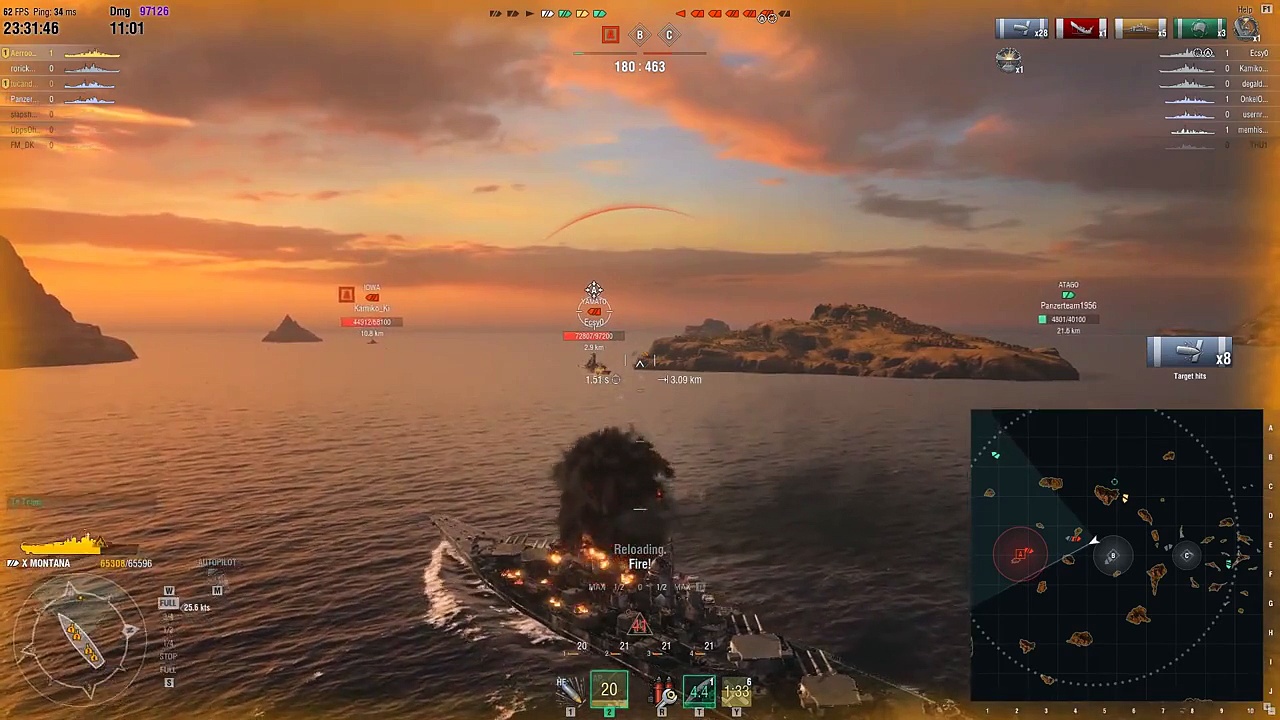Select the HE shell type
Viewport: 1280px width, 720px height.
click(570, 690)
